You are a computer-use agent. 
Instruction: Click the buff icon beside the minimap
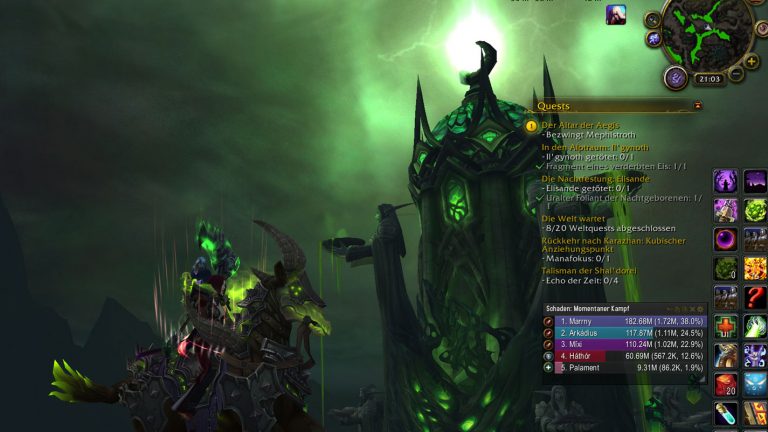[x=616, y=15]
